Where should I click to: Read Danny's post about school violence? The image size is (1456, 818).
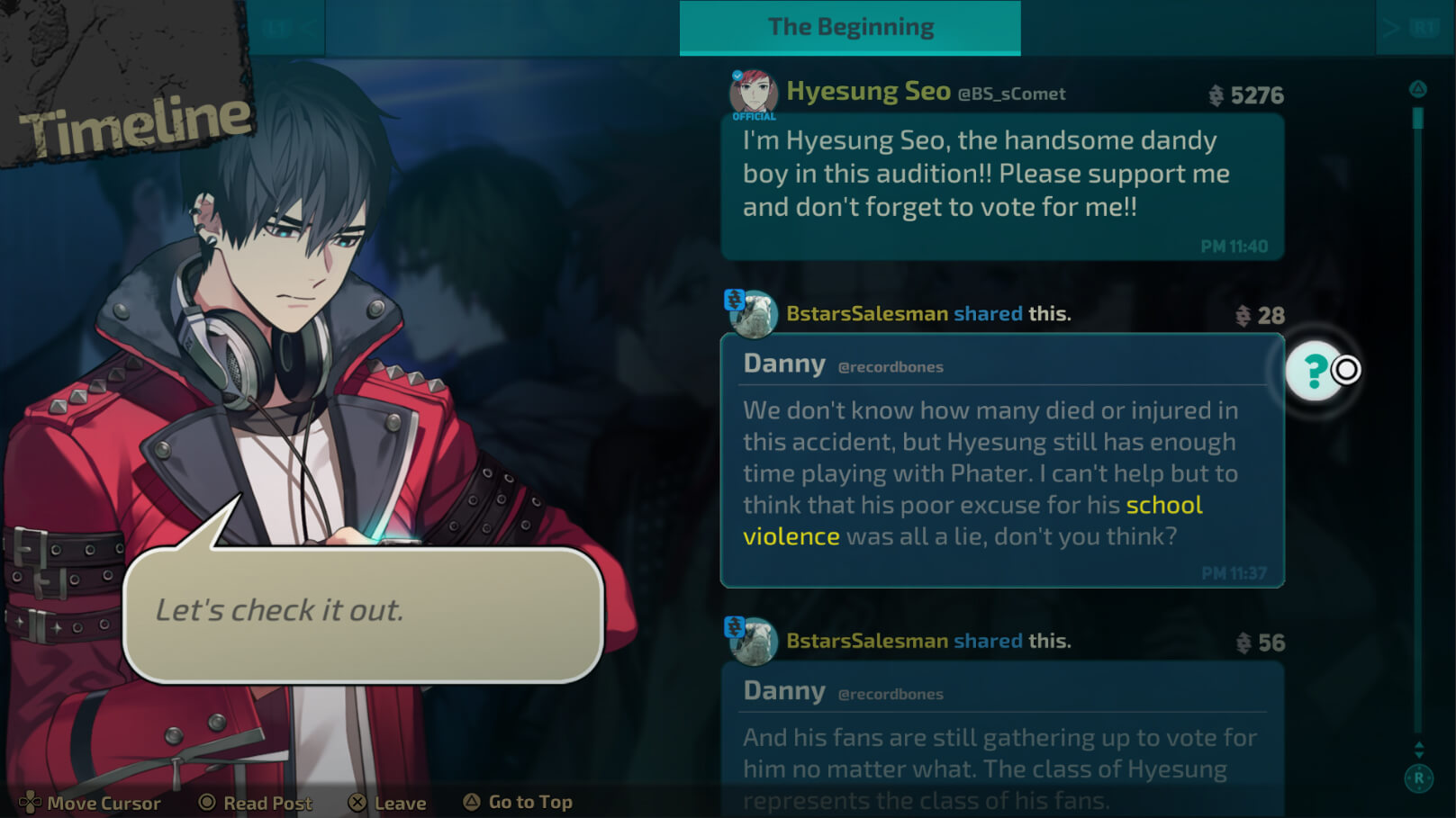pos(1002,461)
